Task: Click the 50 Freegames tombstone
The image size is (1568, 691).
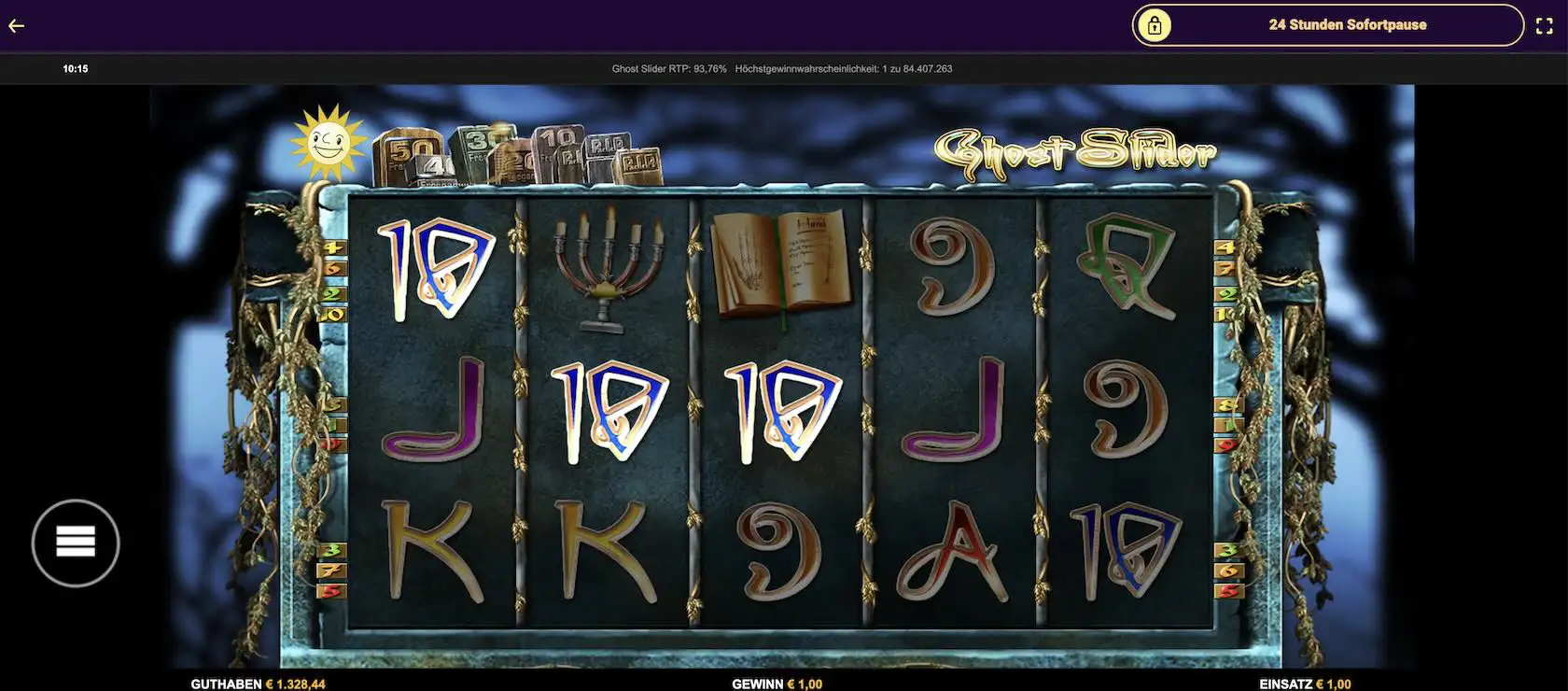Action: (x=409, y=152)
